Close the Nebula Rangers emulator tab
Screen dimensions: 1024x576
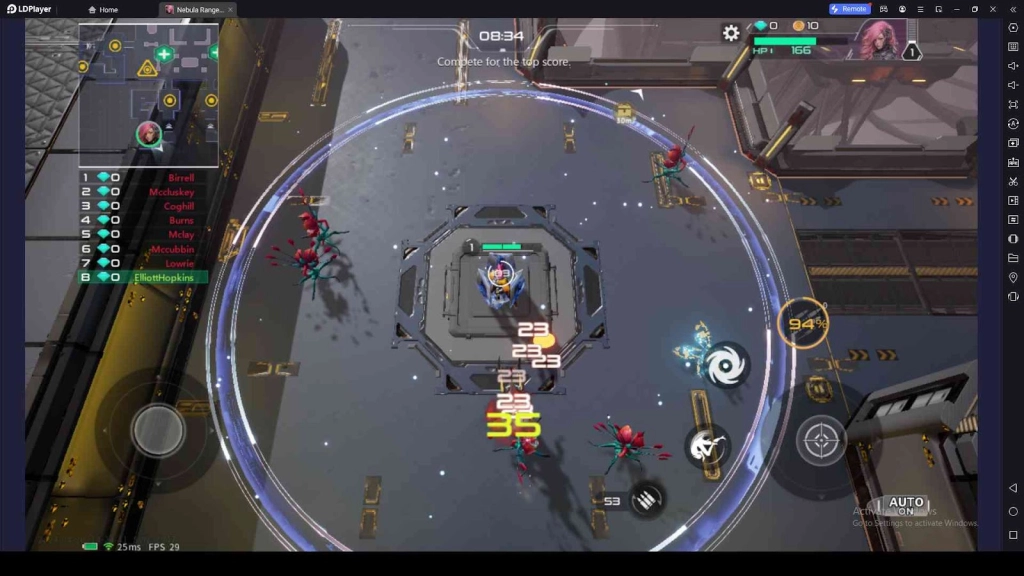point(231,9)
